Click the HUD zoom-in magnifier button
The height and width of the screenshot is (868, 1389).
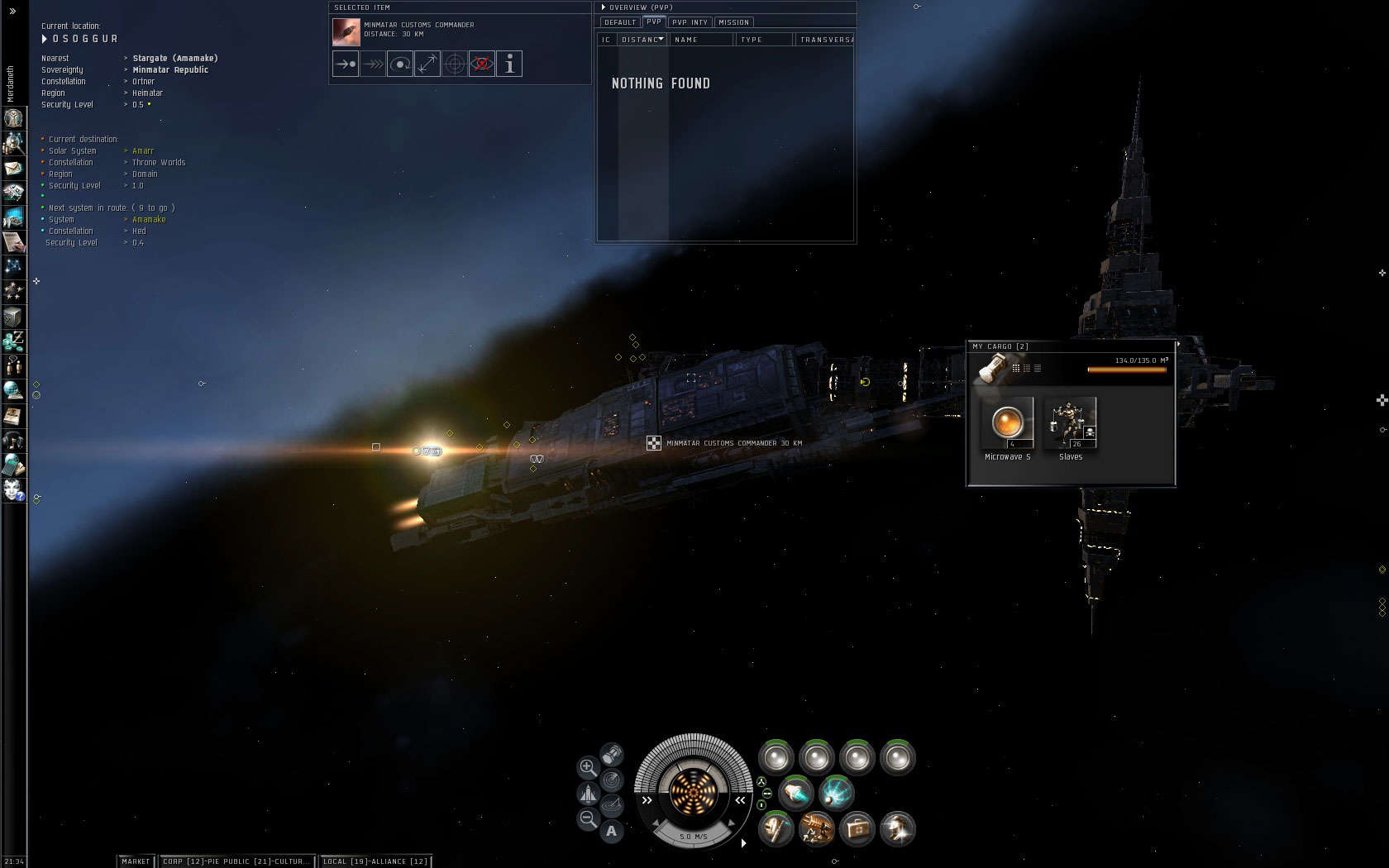tap(588, 768)
